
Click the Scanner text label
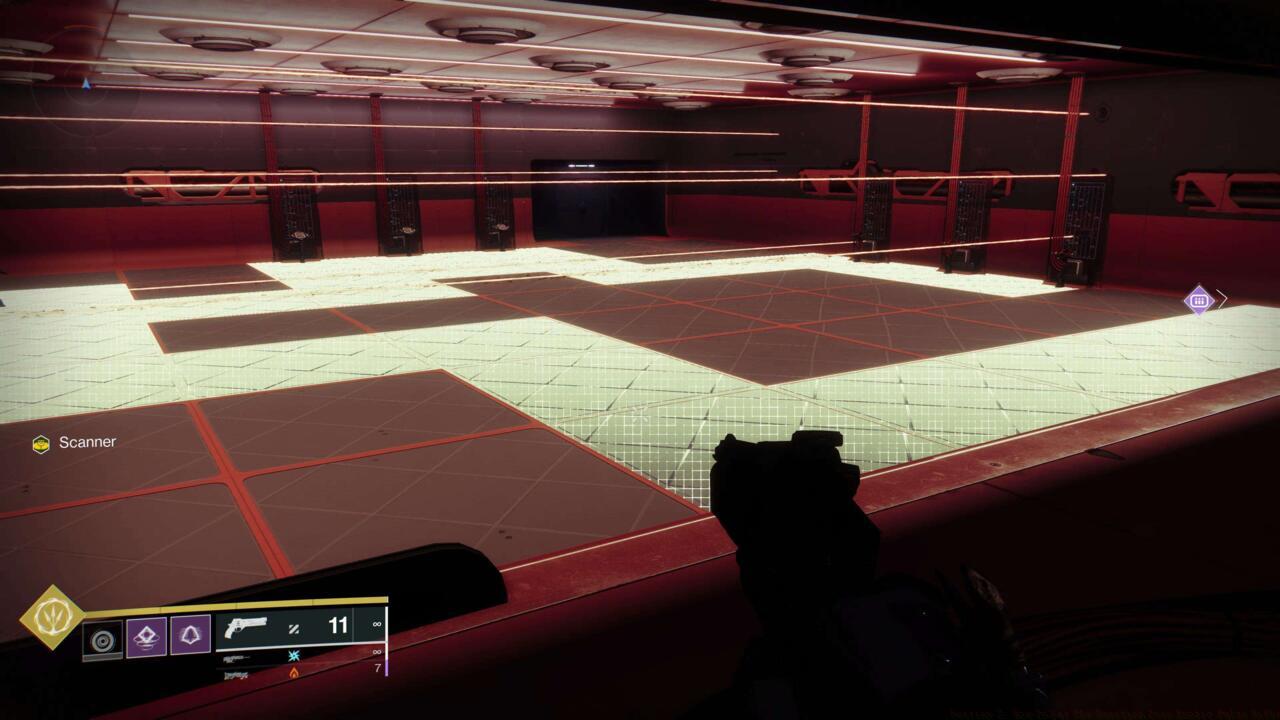pos(85,441)
